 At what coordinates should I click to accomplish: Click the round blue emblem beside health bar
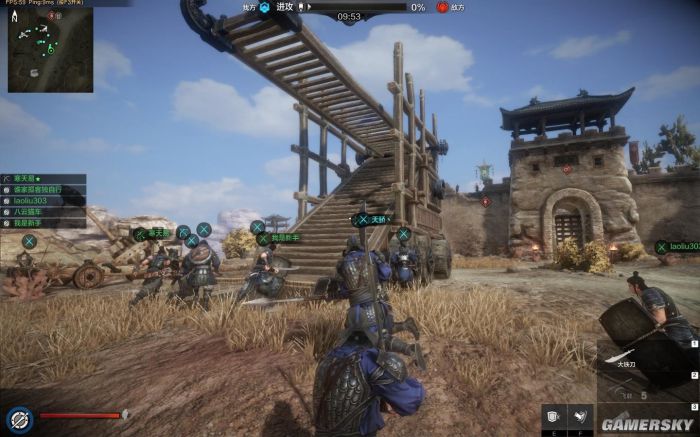[x=19, y=417]
